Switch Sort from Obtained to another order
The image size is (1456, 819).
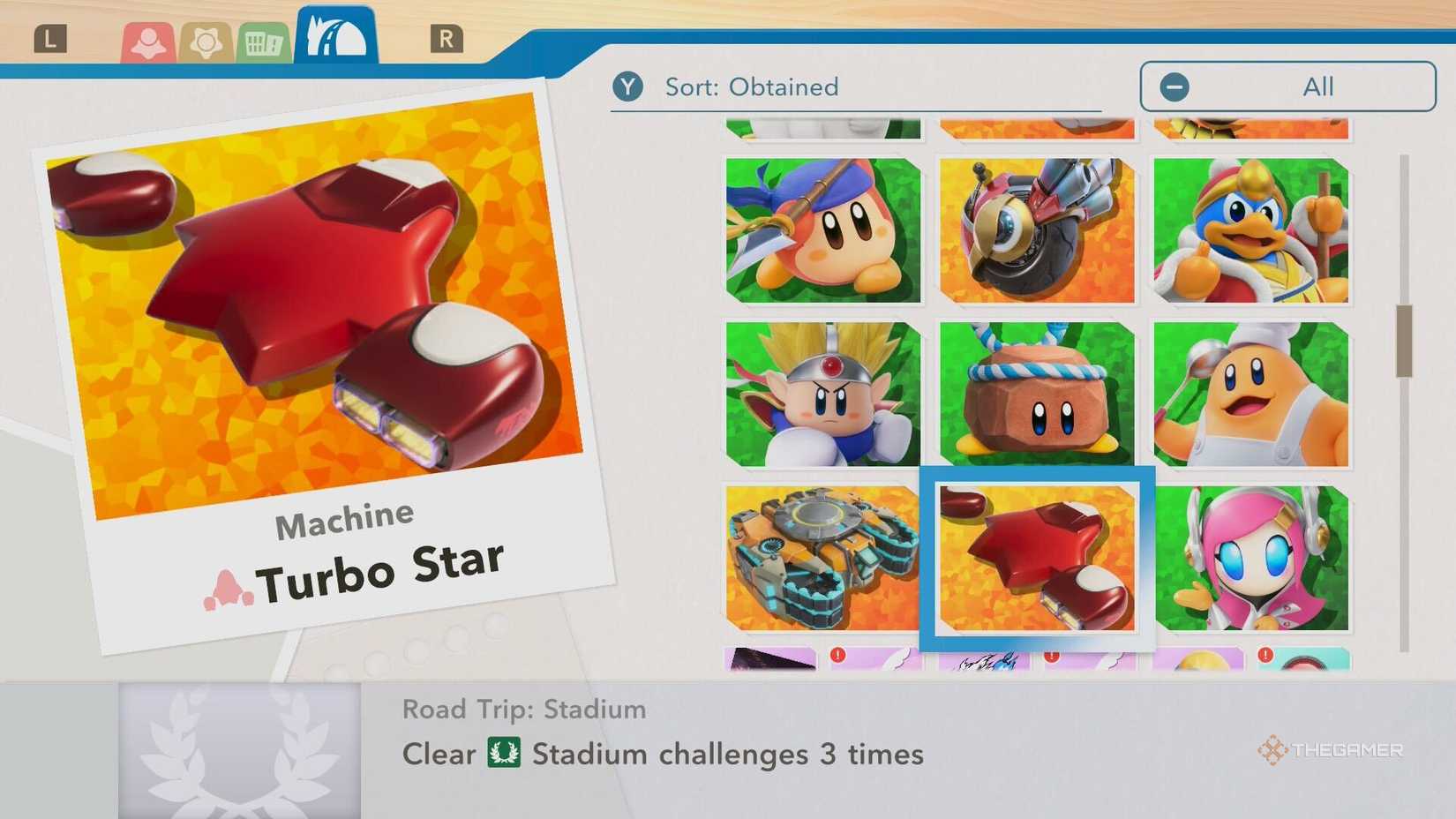752,86
